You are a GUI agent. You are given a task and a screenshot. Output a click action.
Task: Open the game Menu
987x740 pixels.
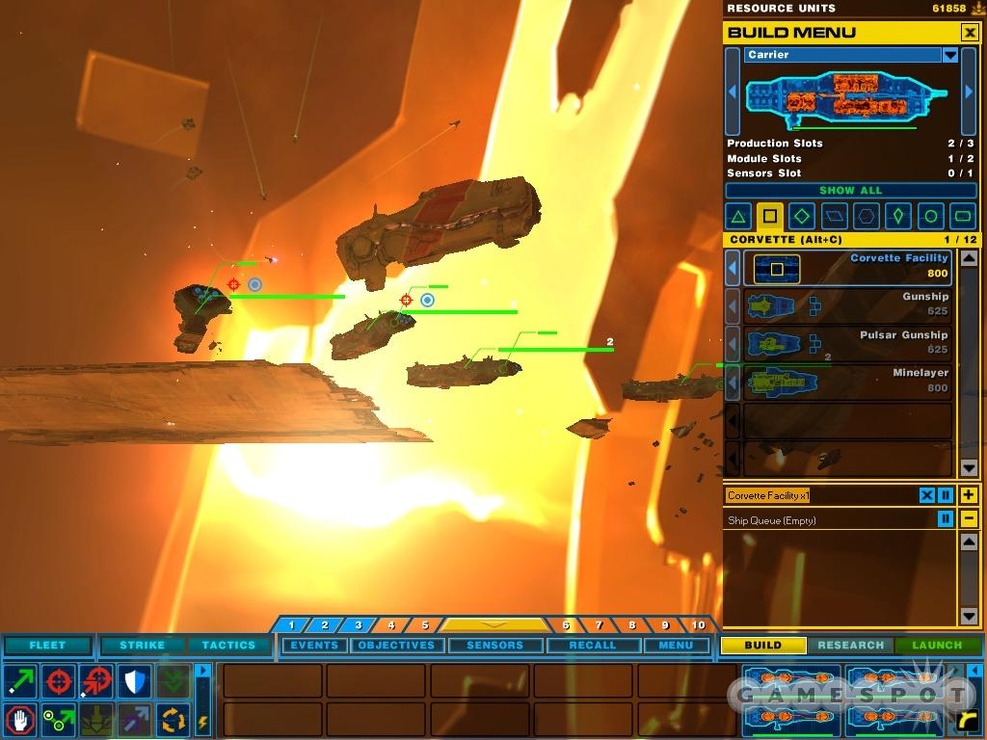tap(676, 645)
